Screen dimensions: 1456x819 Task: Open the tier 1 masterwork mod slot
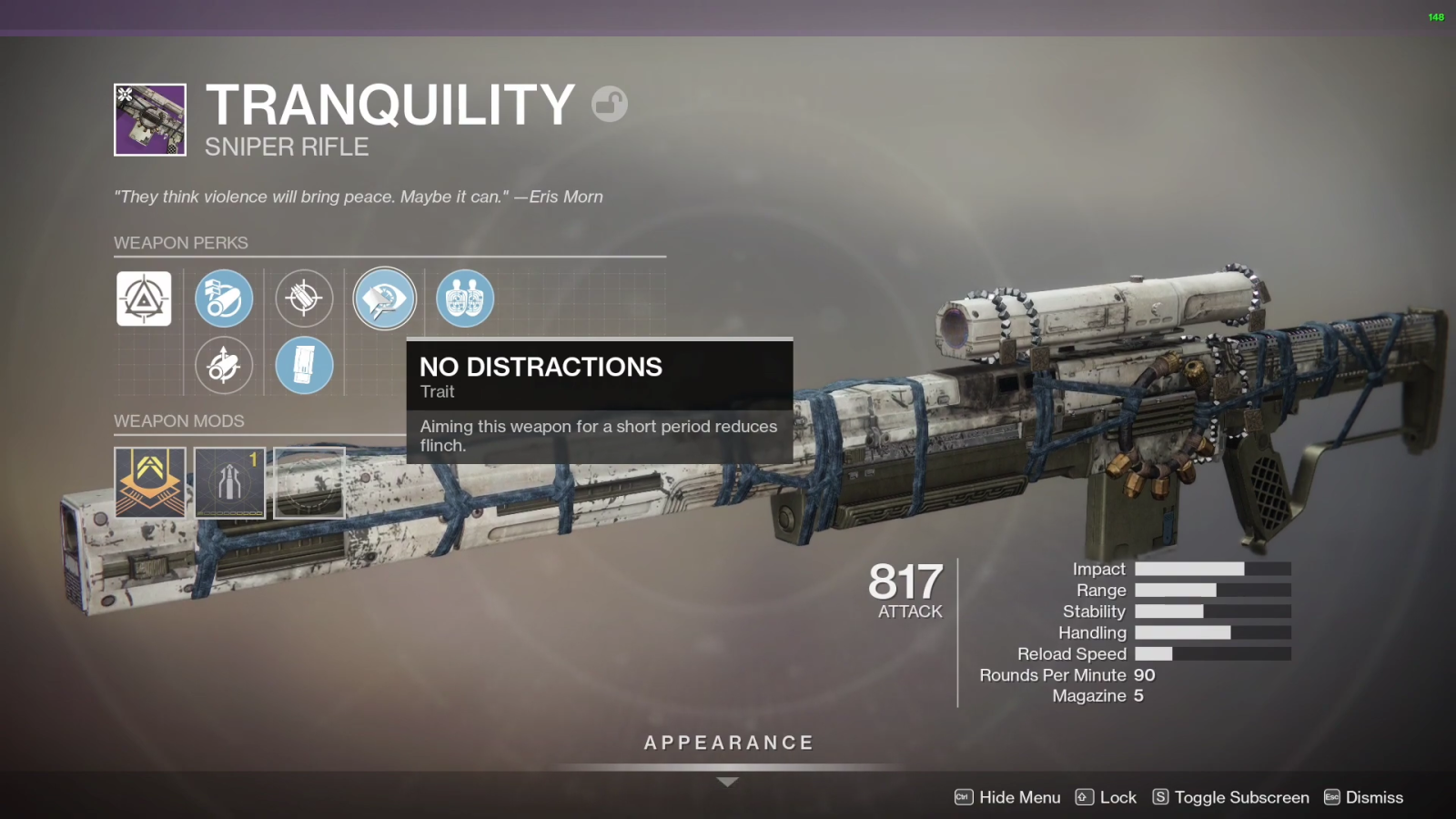coord(229,482)
